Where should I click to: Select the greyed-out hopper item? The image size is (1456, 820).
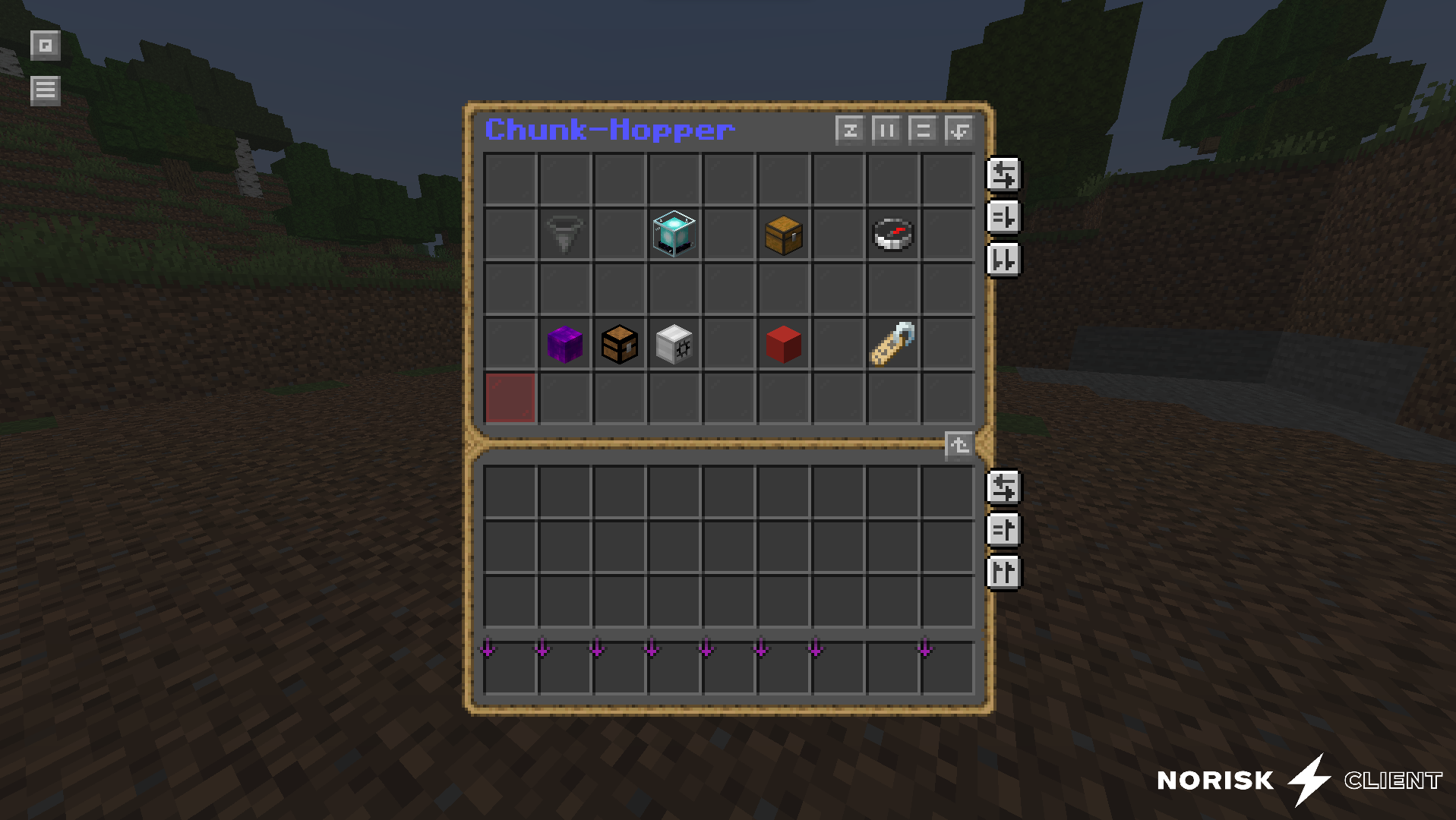coord(564,234)
